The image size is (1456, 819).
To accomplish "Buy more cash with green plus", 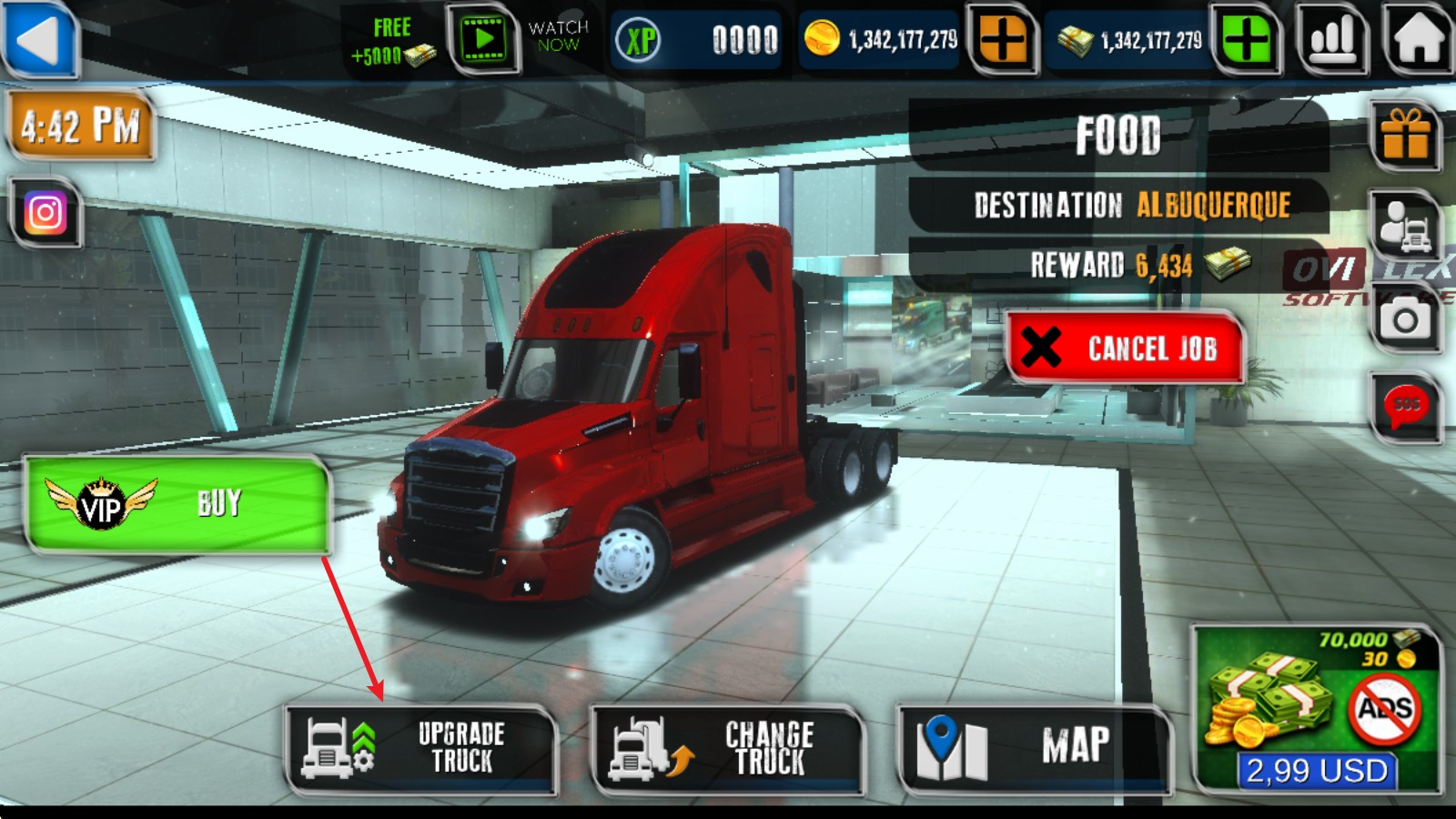I will tap(1246, 40).
